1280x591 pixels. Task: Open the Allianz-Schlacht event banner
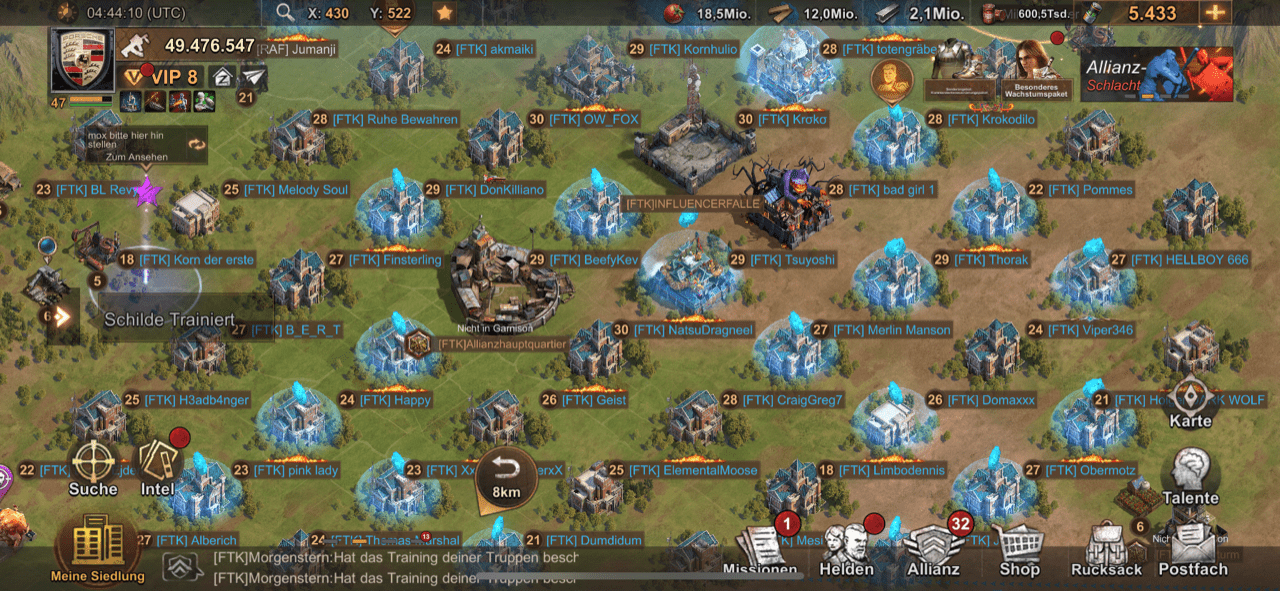pyautogui.click(x=1156, y=75)
